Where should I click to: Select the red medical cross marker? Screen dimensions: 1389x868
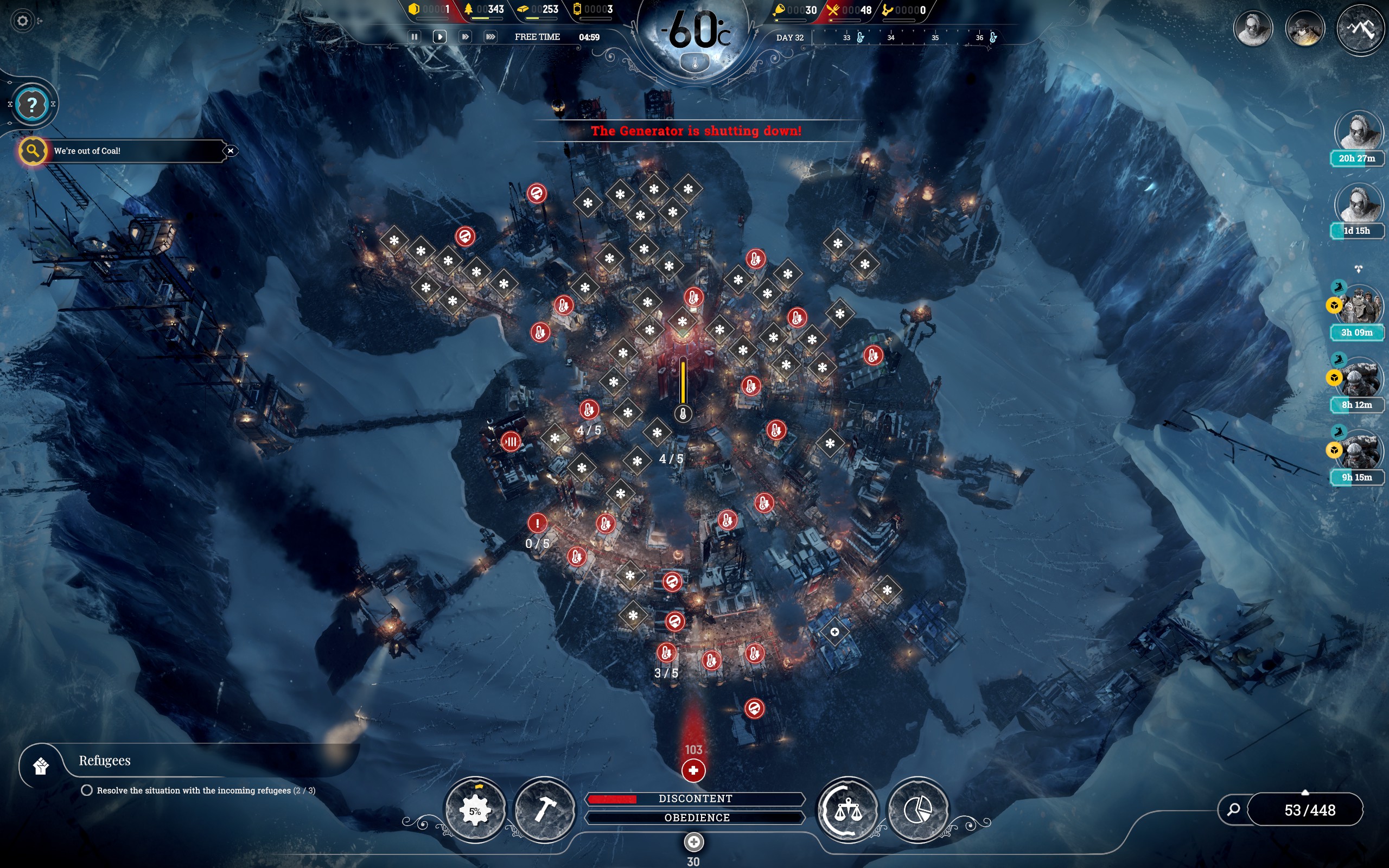click(693, 770)
